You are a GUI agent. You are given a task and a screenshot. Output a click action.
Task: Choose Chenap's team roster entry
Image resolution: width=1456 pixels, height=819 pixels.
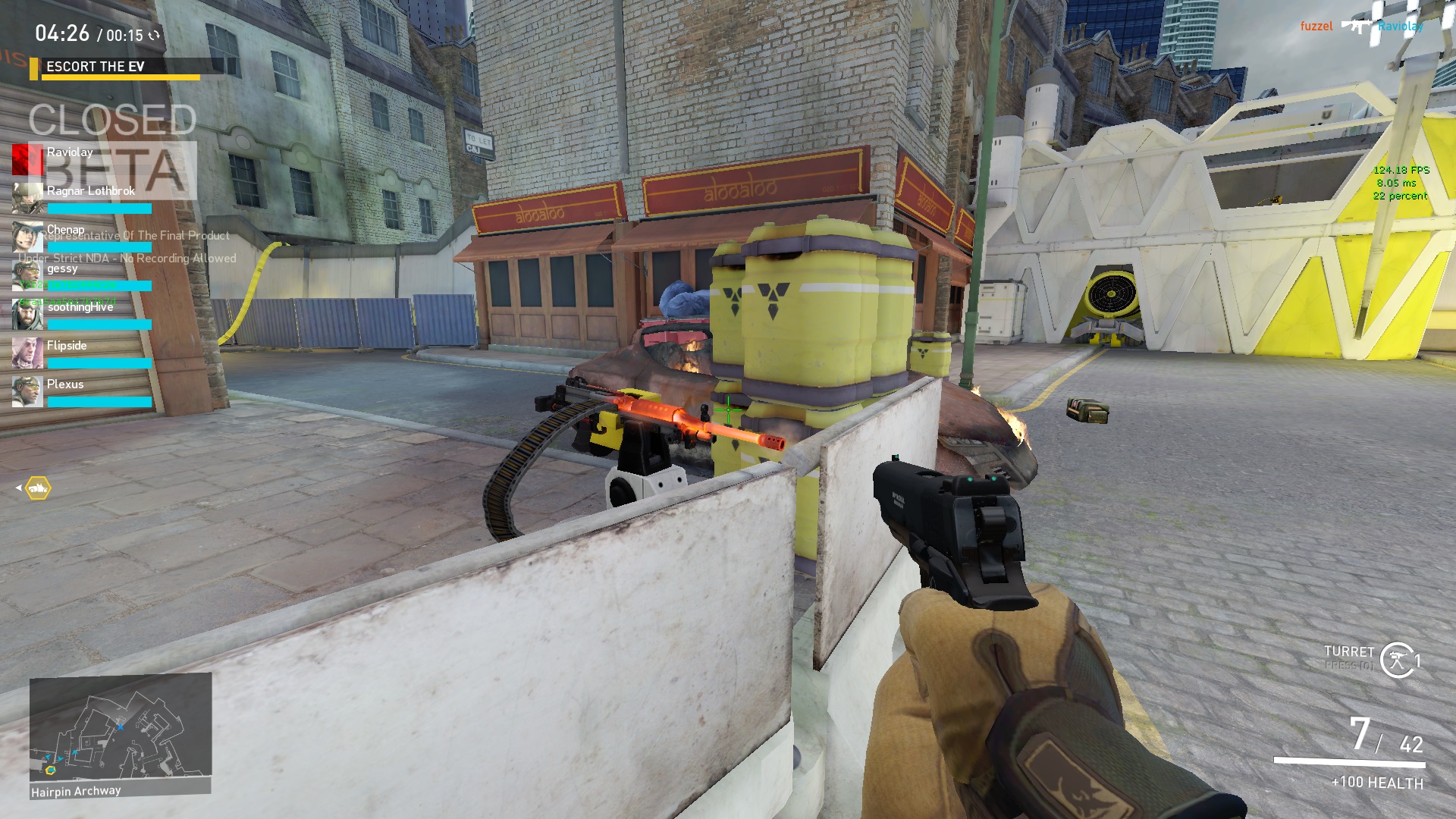66,230
